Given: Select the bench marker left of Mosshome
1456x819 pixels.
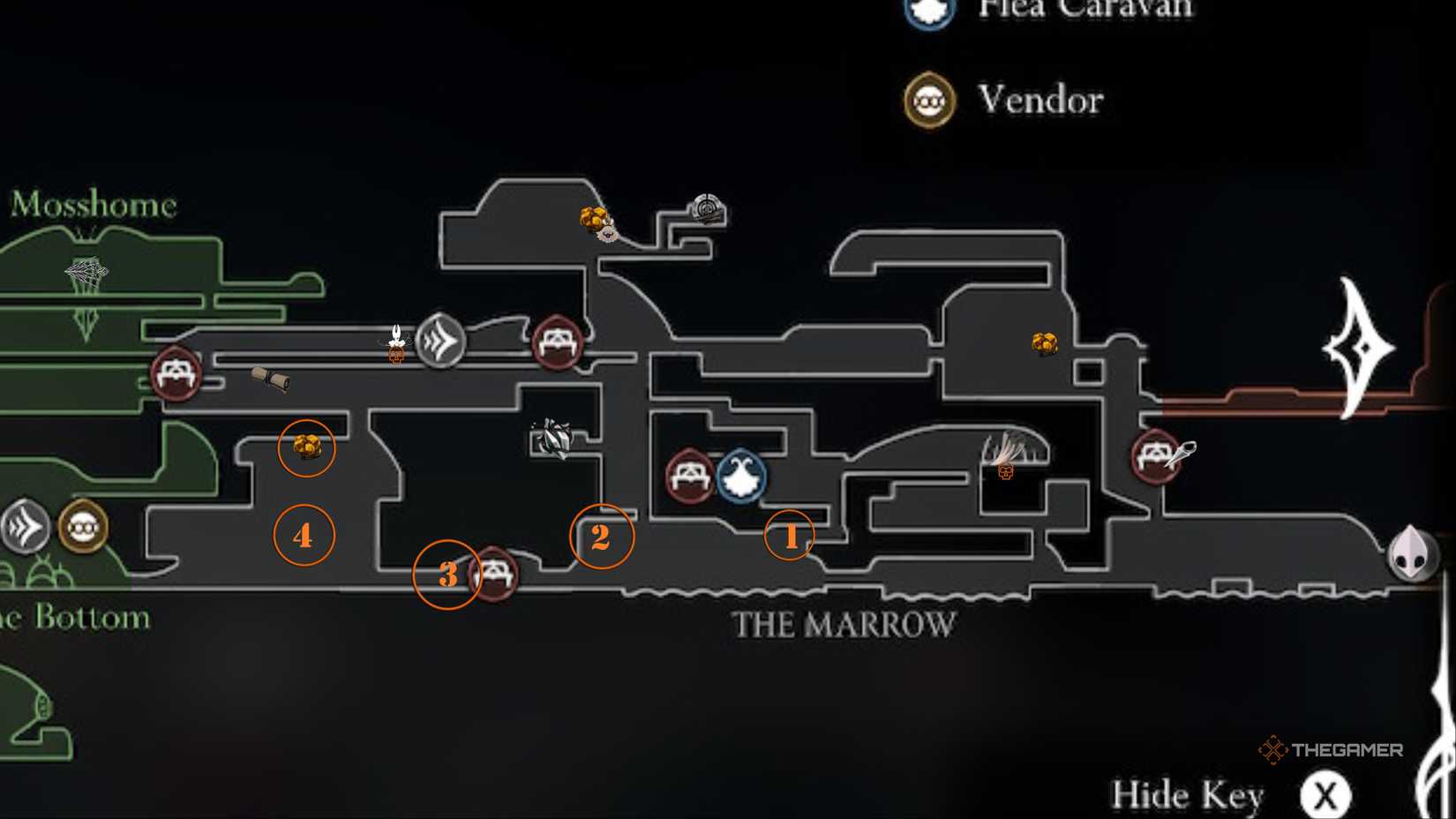Looking at the screenshot, I should (x=176, y=372).
